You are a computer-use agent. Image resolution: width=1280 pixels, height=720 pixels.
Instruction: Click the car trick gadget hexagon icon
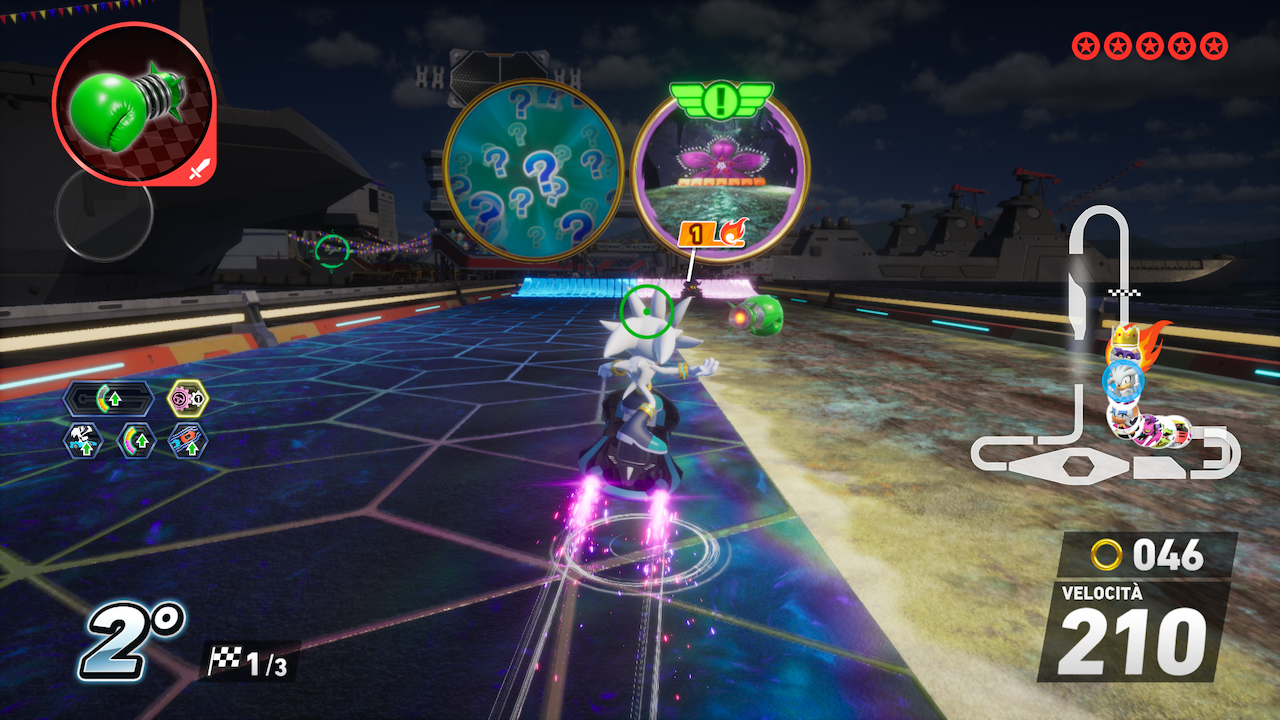point(83,441)
